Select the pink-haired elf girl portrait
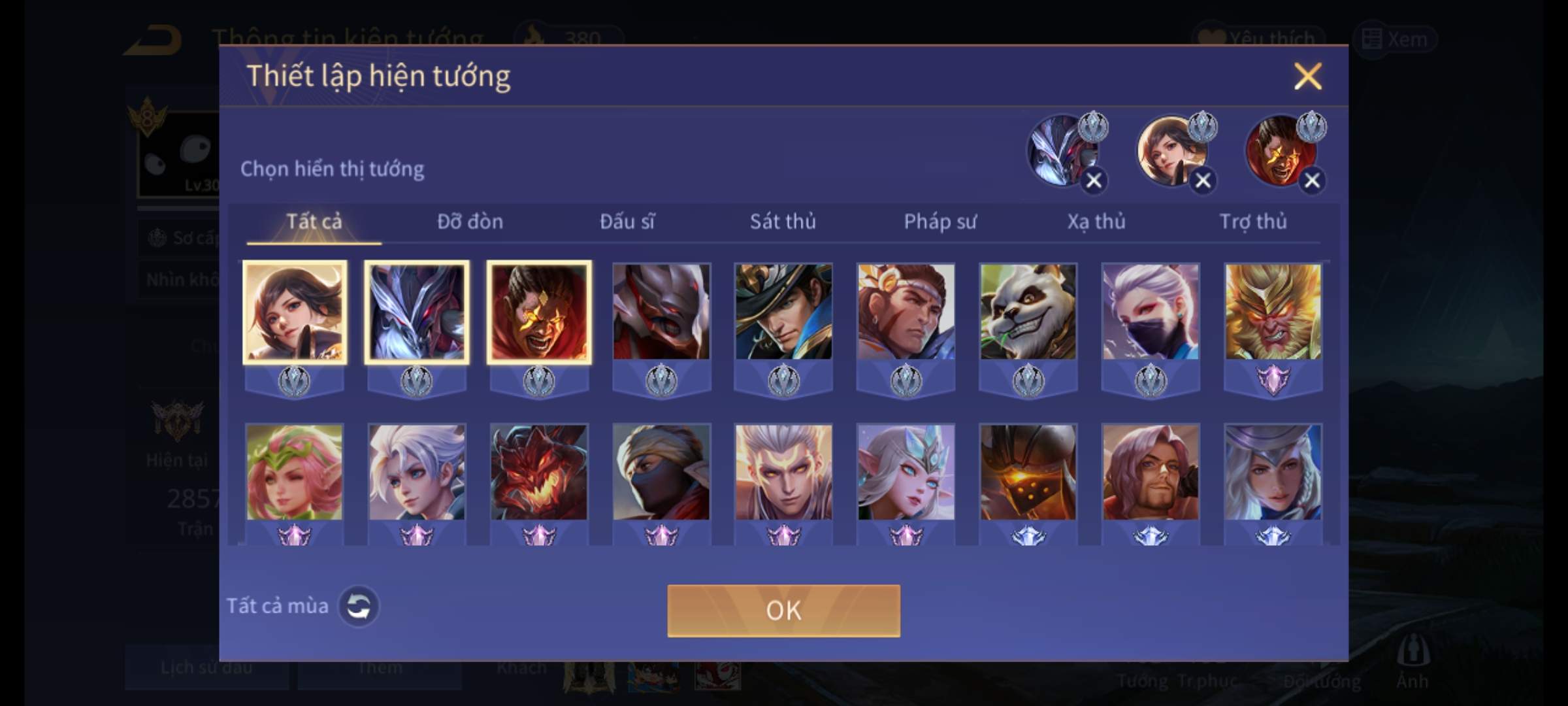This screenshot has width=1568, height=706. point(294,472)
